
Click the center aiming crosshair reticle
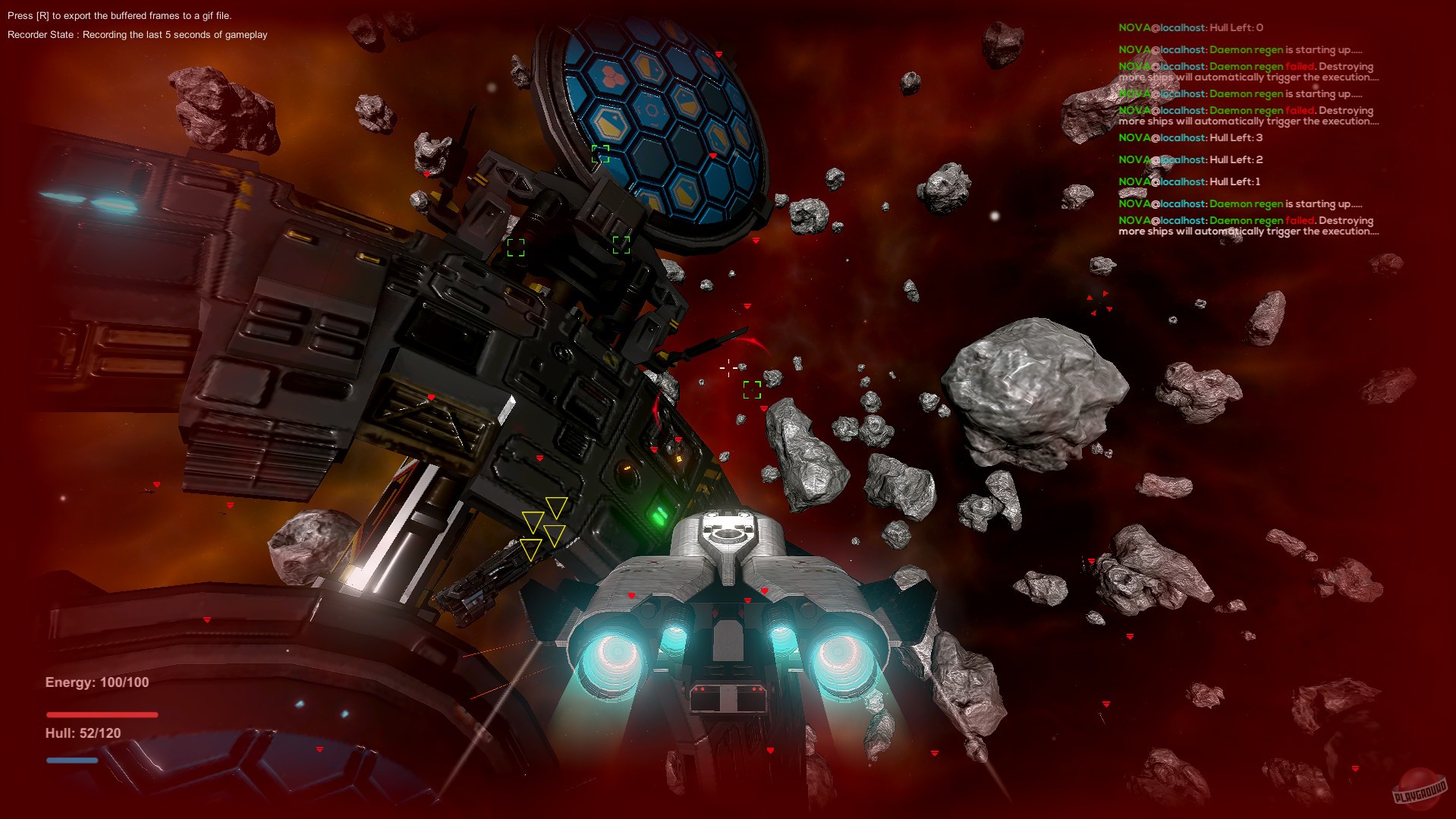click(728, 367)
